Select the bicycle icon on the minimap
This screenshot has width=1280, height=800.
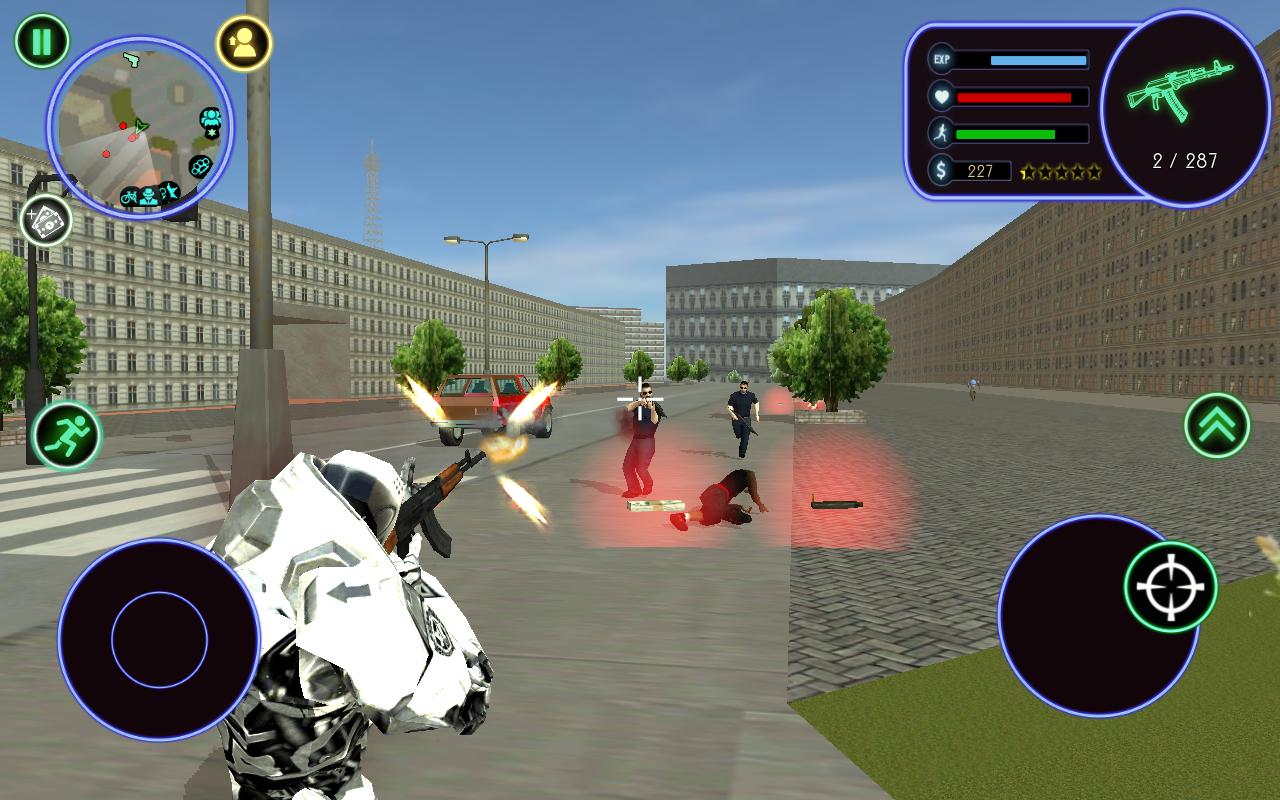pyautogui.click(x=128, y=196)
